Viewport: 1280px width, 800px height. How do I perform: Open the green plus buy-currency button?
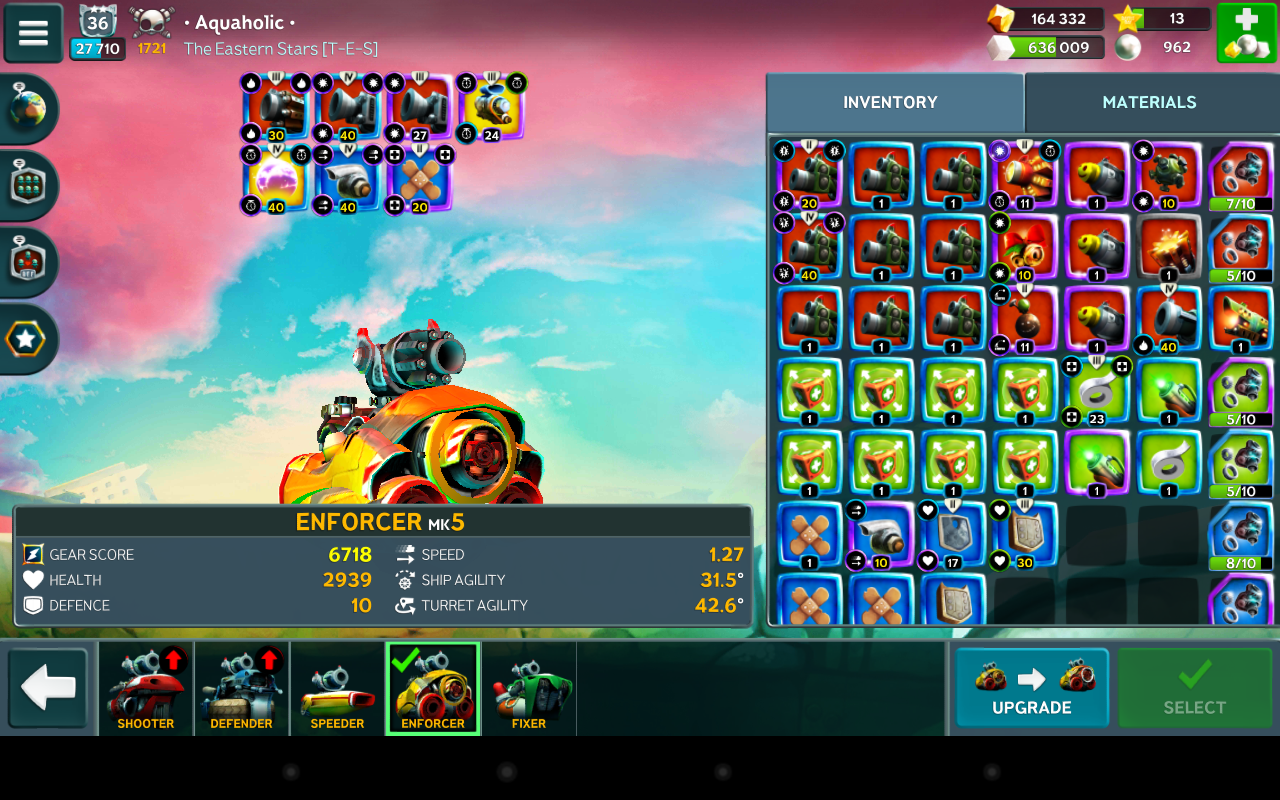(x=1245, y=33)
